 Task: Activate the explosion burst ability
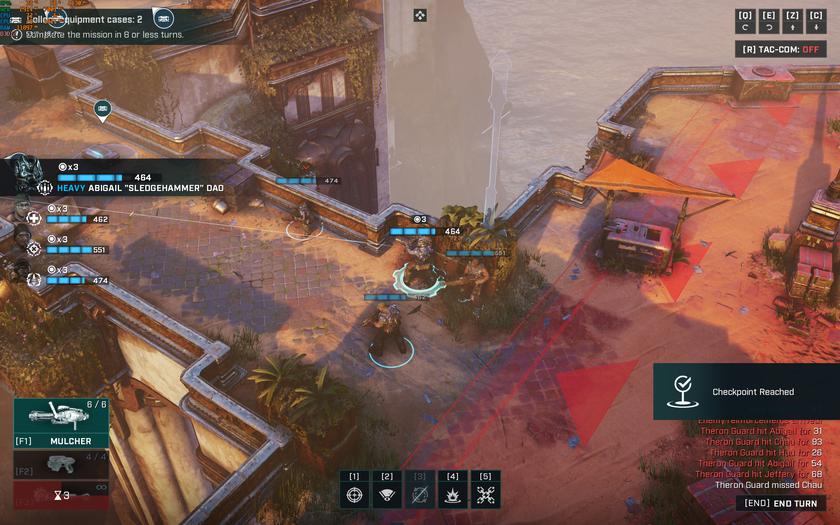point(453,495)
